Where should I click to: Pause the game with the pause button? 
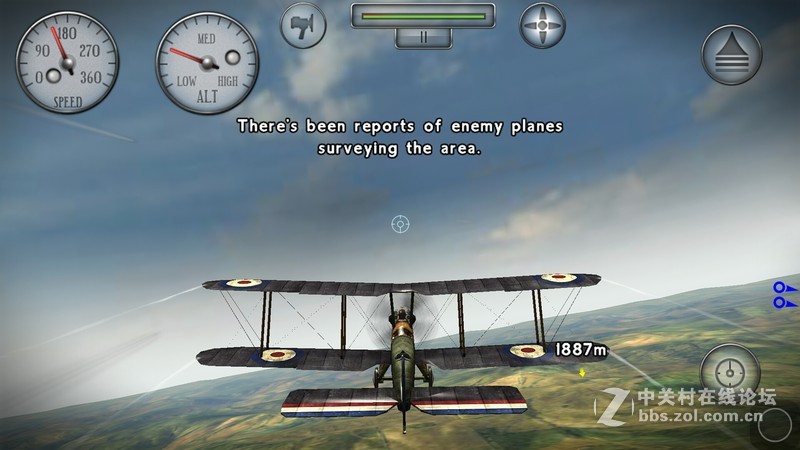pos(423,38)
